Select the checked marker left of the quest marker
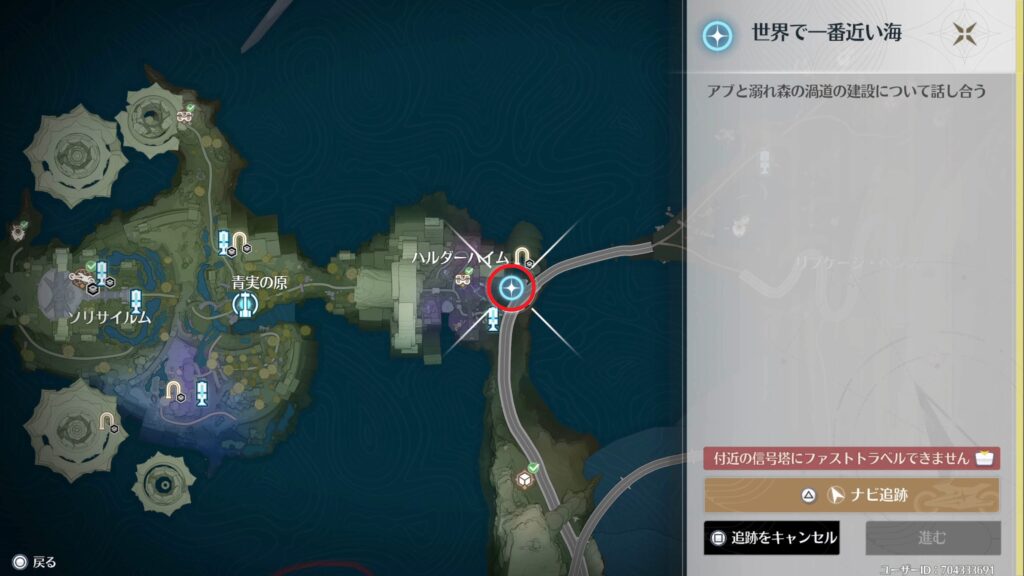 pos(463,280)
